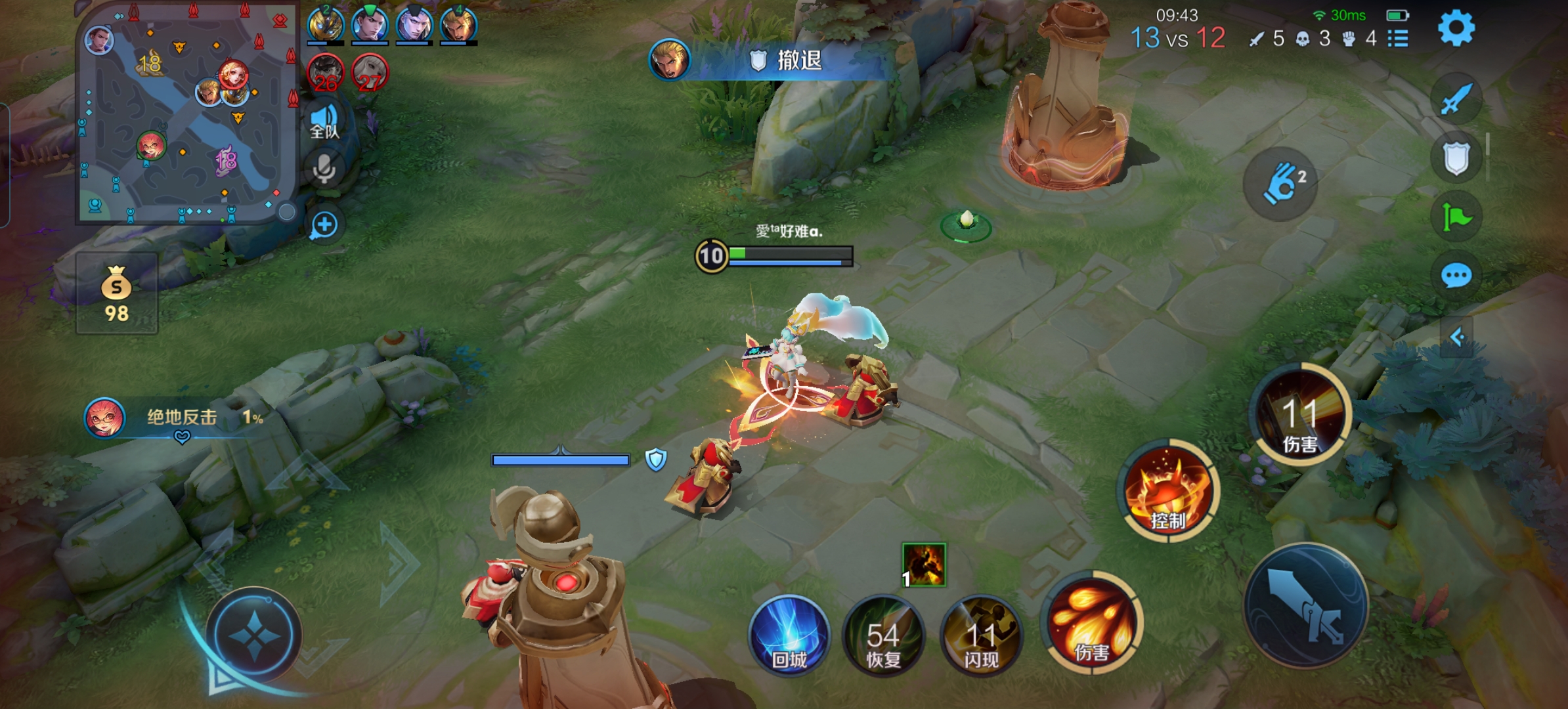Cast the ultimate 伤害 skill on cooldown

[1300, 415]
